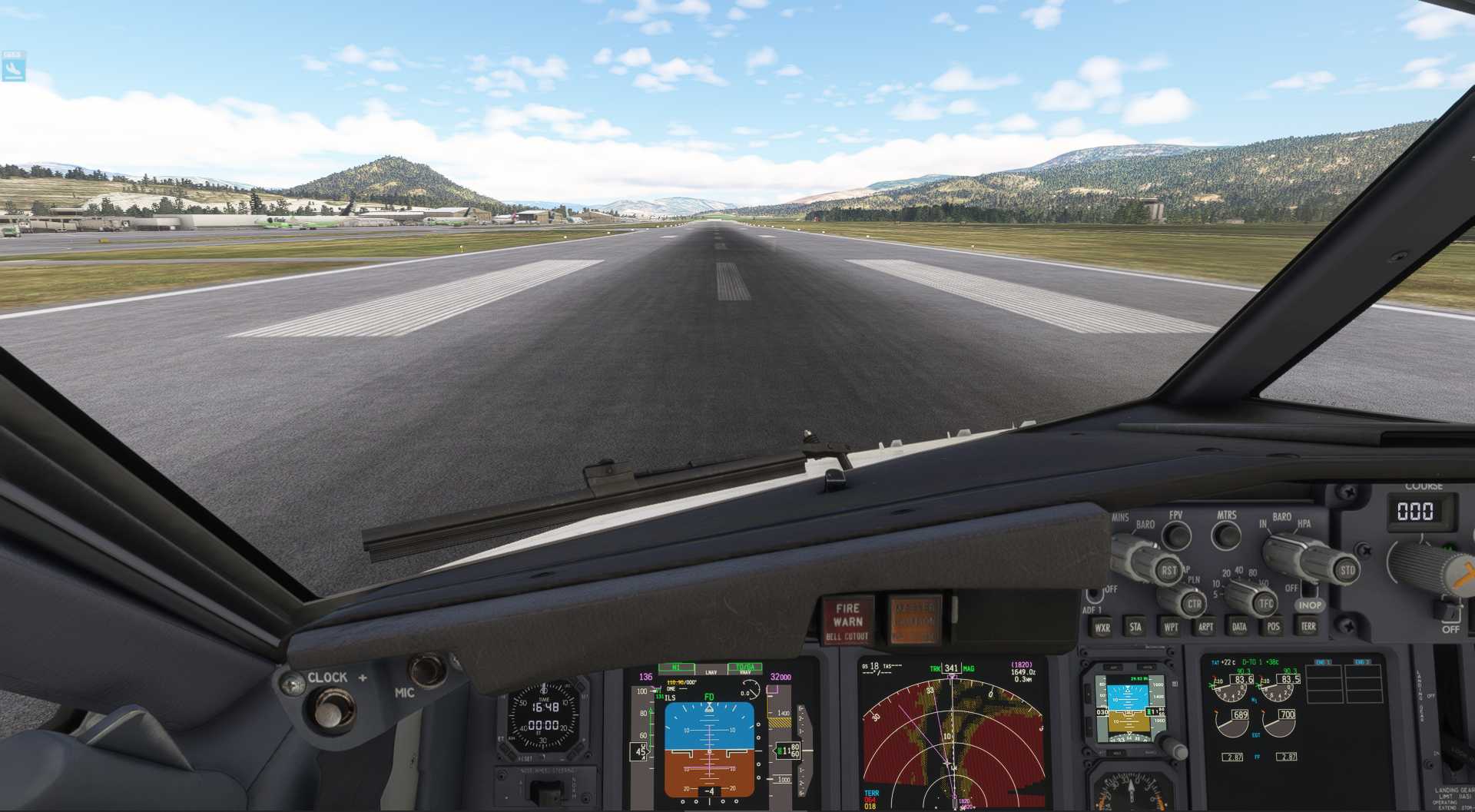Toggle the STA stations map button

click(x=1135, y=627)
